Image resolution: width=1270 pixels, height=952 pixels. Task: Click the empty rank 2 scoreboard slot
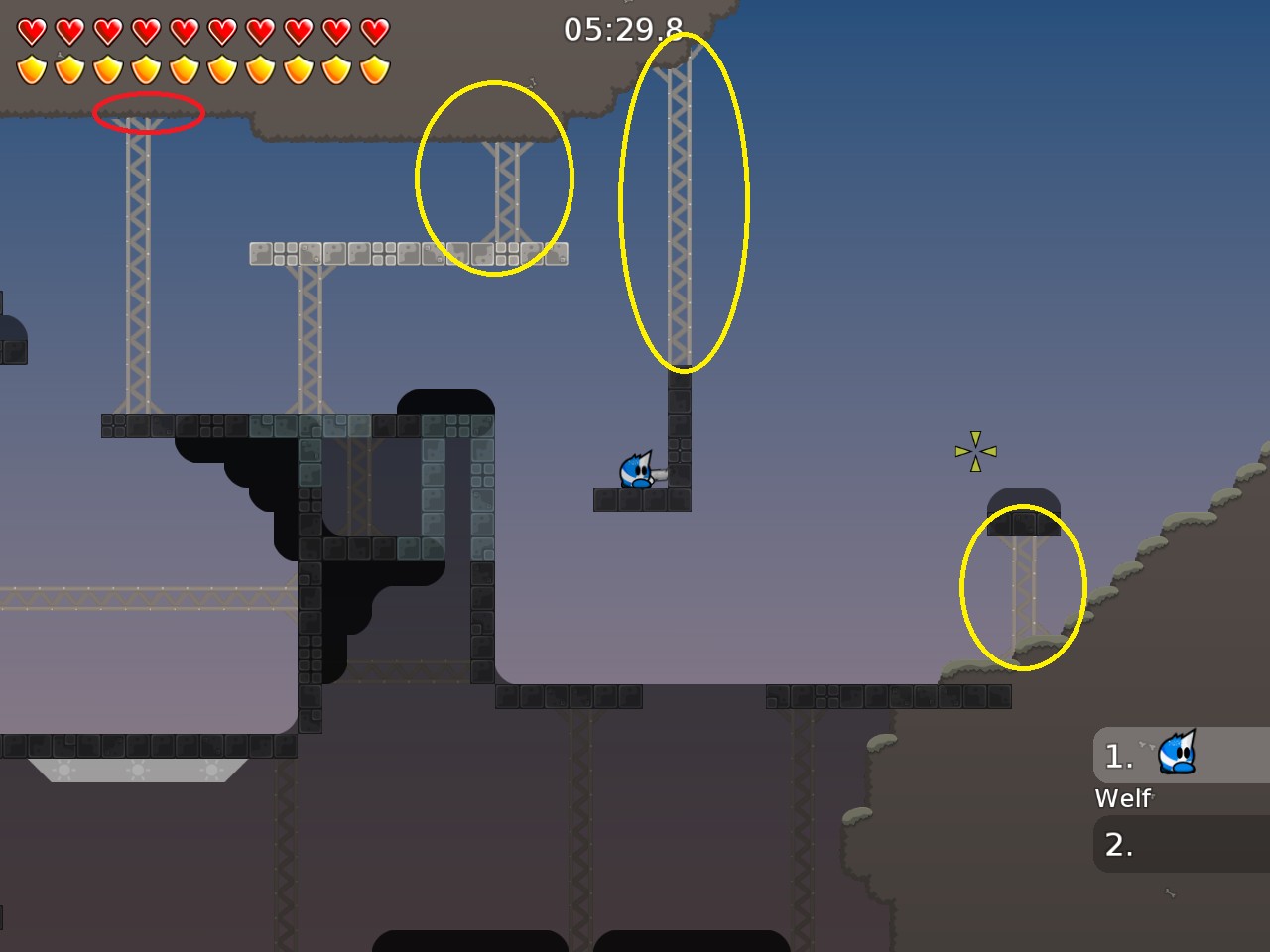(1181, 845)
